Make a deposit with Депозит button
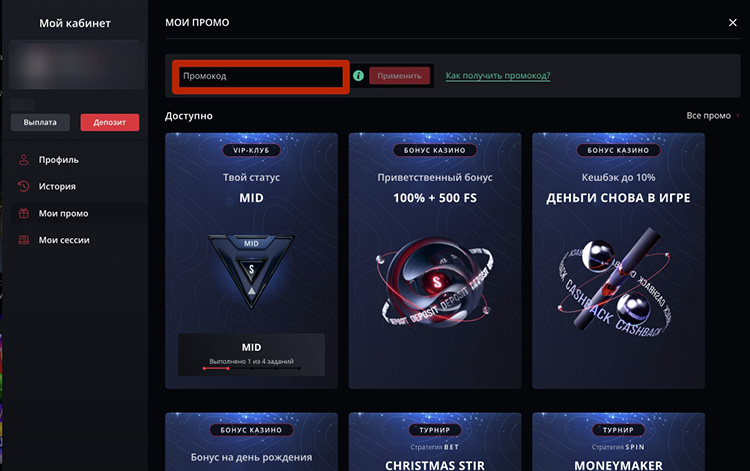750x471 pixels. (109, 122)
